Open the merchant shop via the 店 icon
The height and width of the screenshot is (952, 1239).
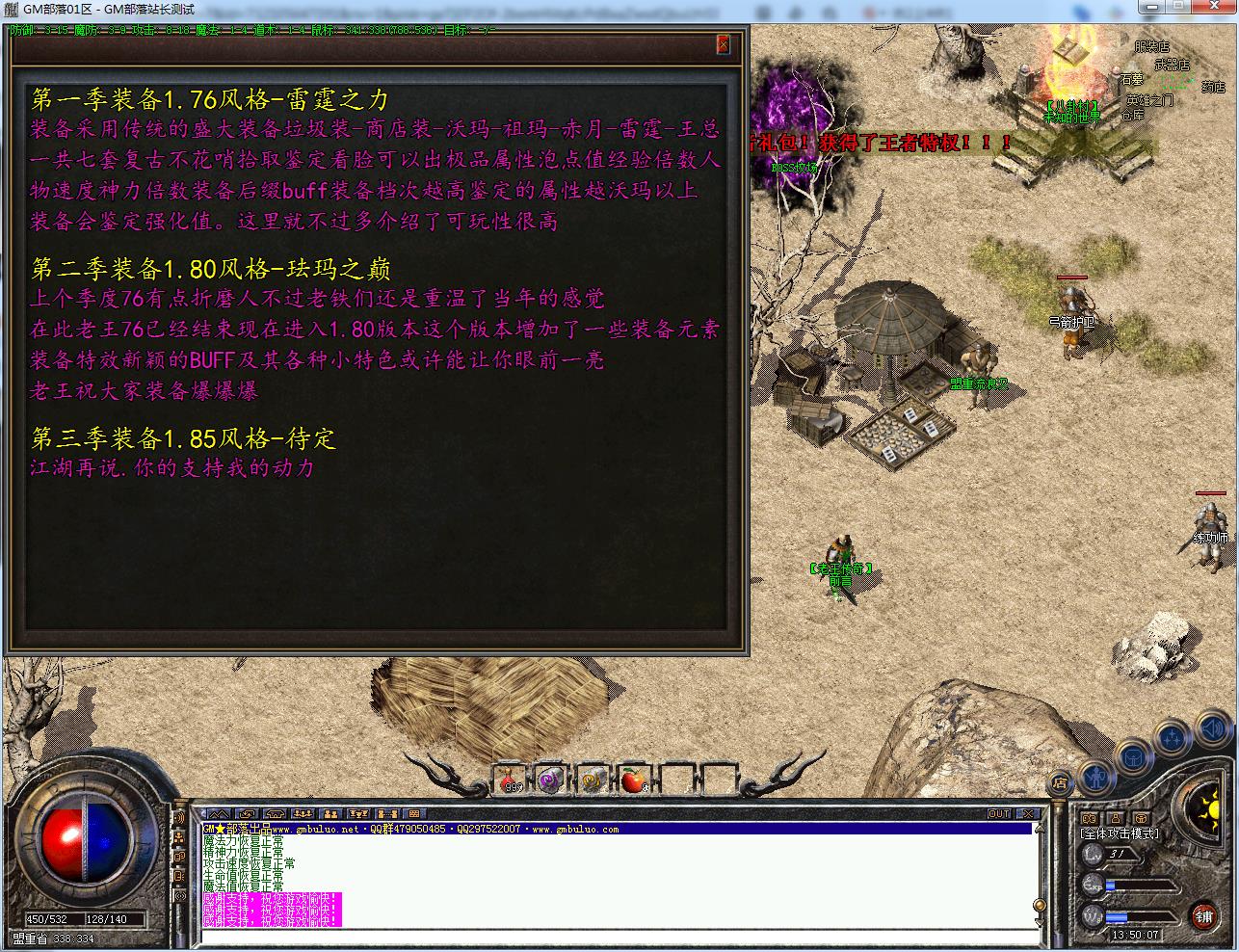point(1058,783)
